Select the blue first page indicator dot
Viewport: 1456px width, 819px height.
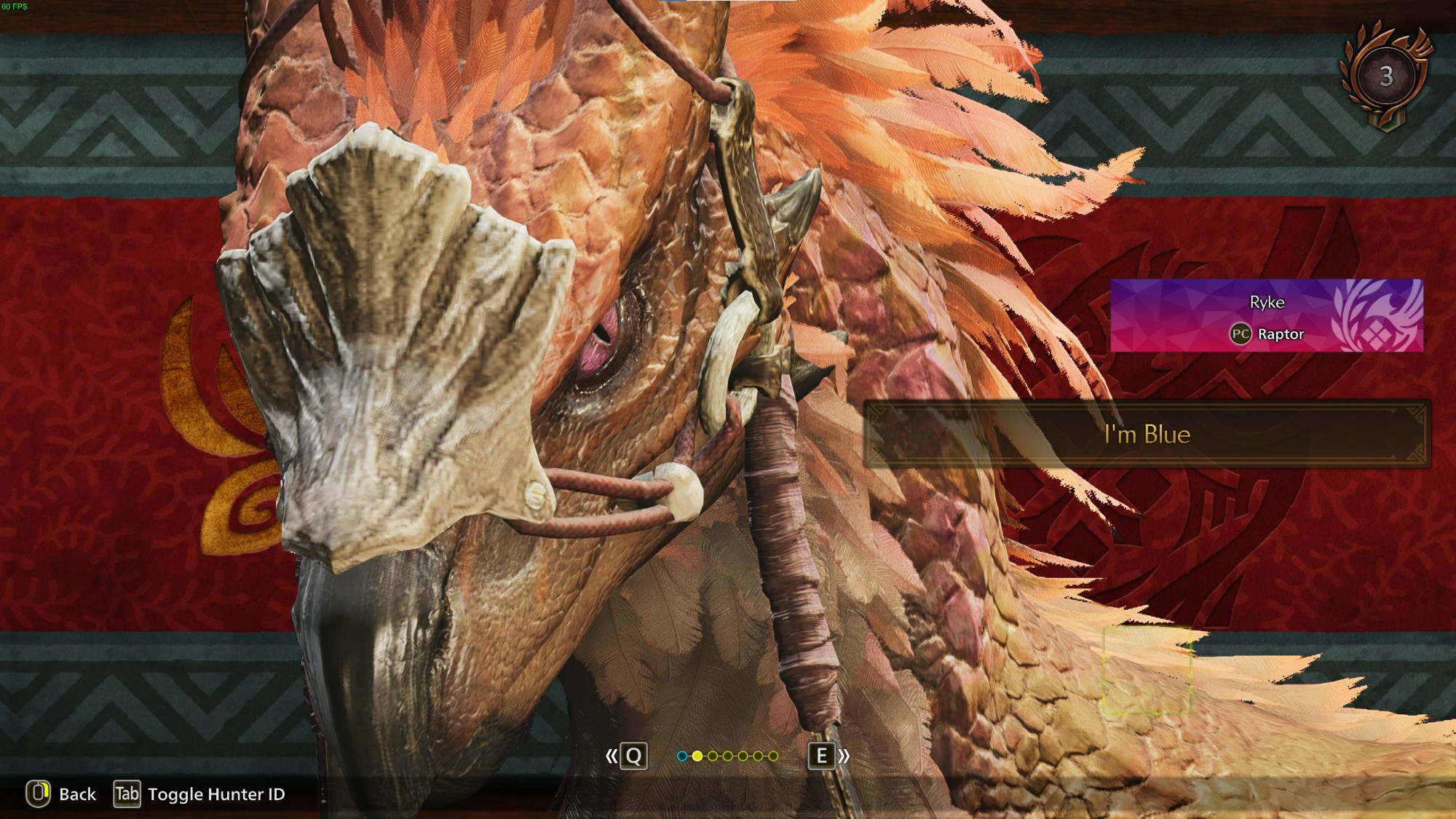[x=682, y=756]
